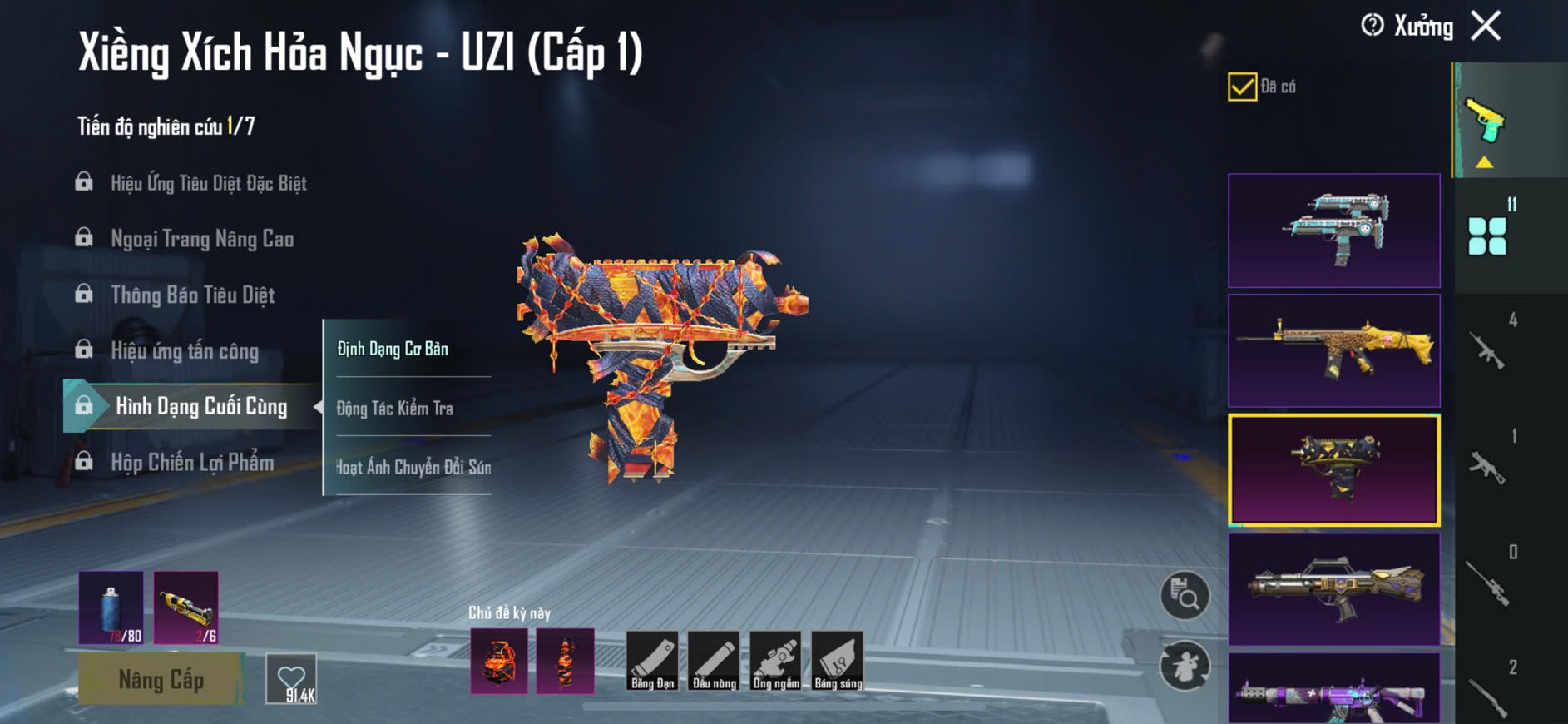Click the Đầu nòng muzzle slot
This screenshot has width=1568, height=724.
(714, 661)
